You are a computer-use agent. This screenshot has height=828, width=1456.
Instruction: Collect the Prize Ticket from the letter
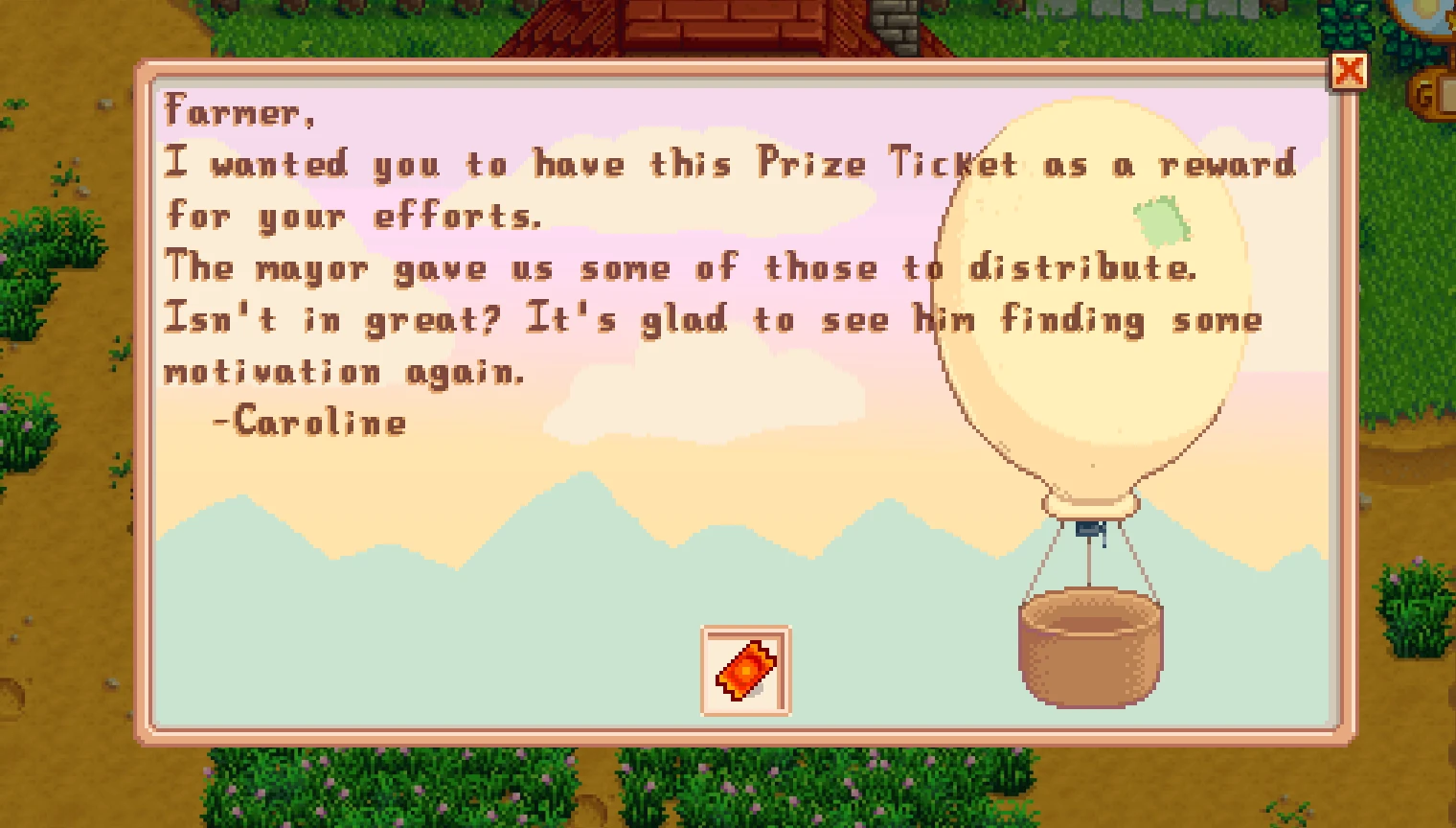pos(747,672)
